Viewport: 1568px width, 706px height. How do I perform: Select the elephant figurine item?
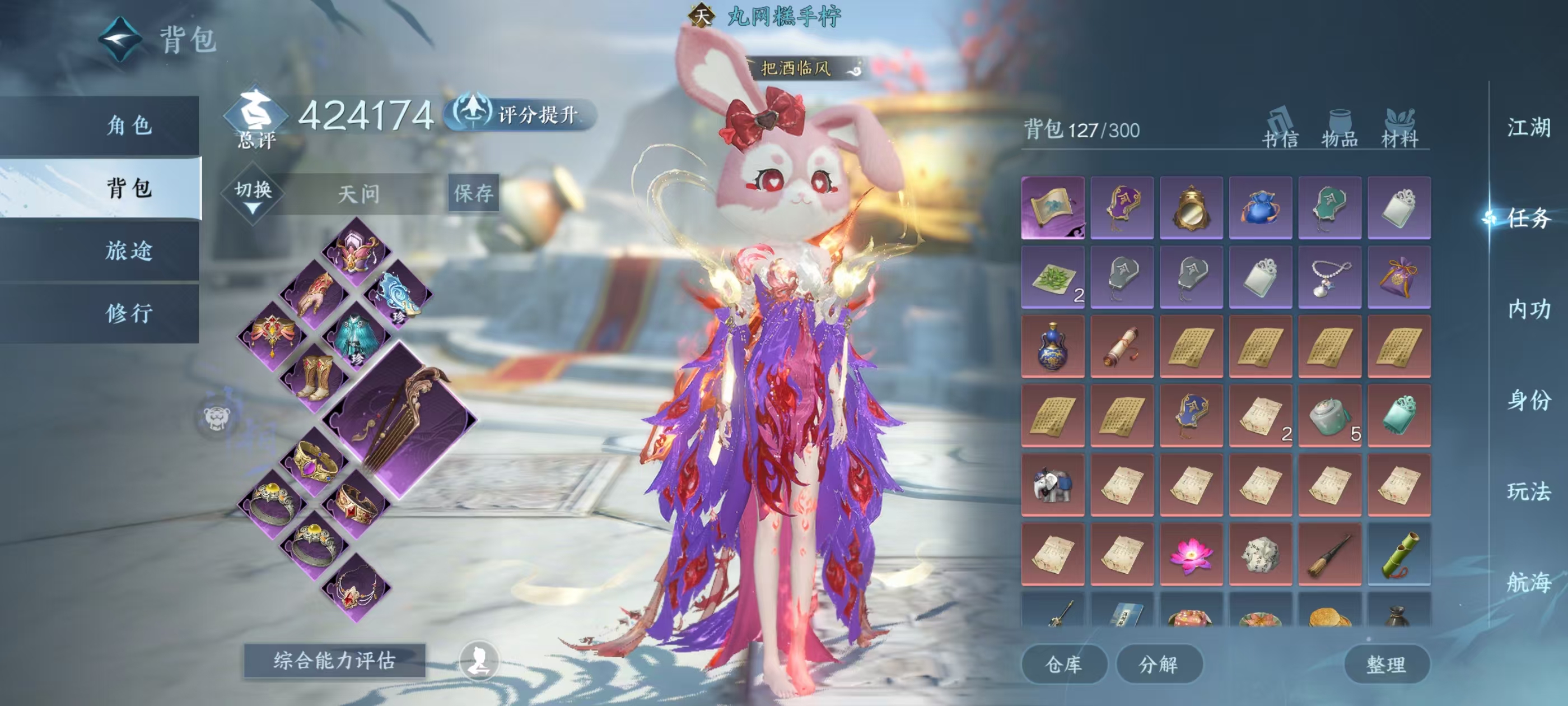point(1052,485)
